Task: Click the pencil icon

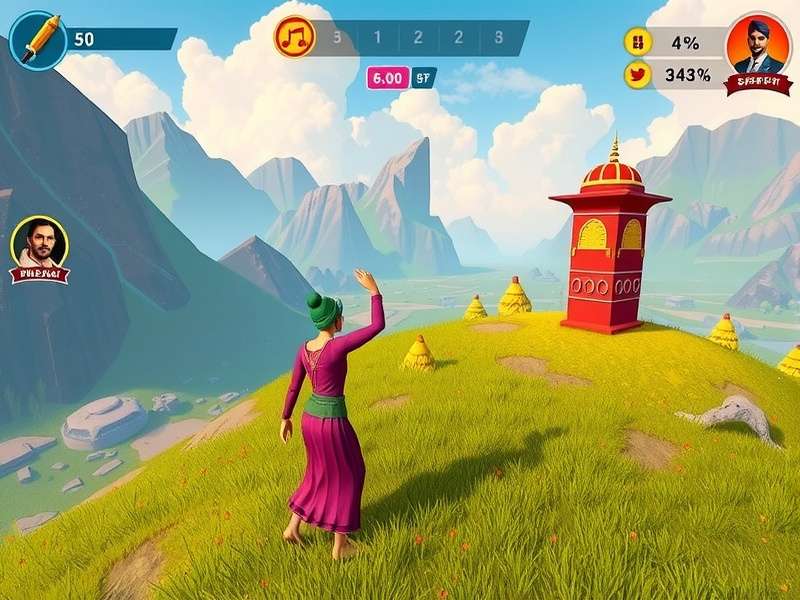Action: click(39, 40)
